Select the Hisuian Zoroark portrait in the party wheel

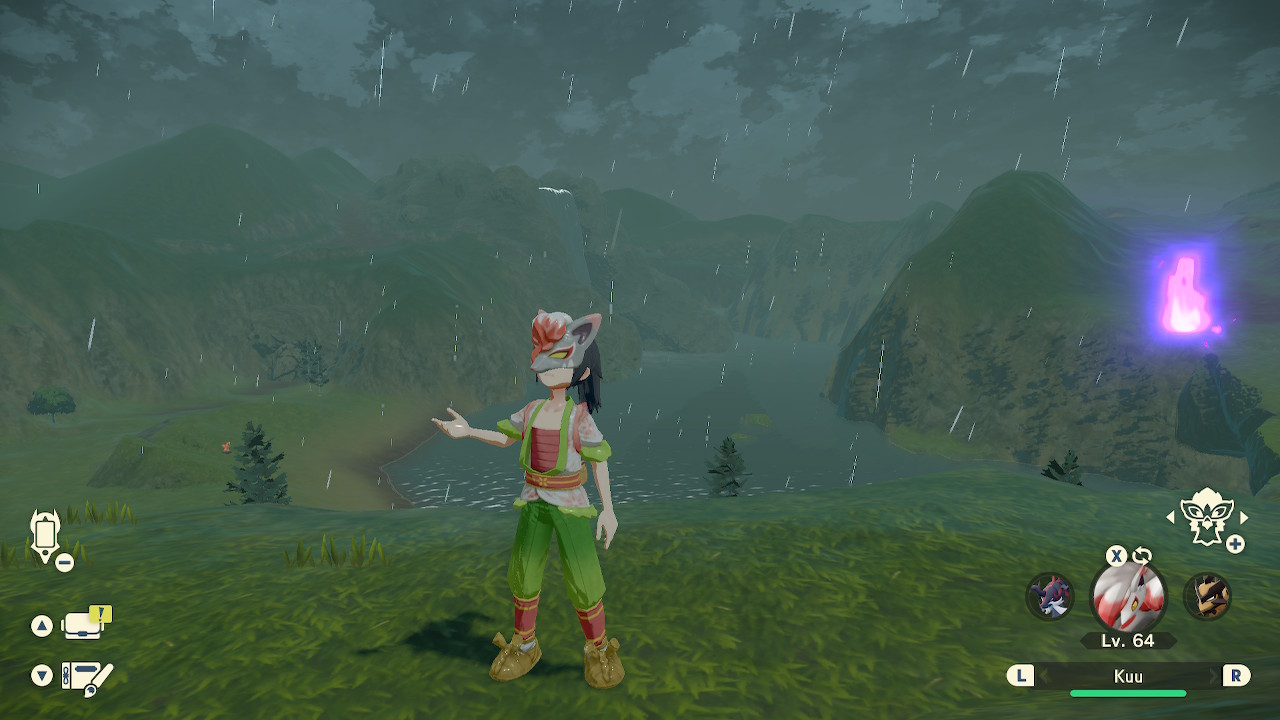(1128, 597)
